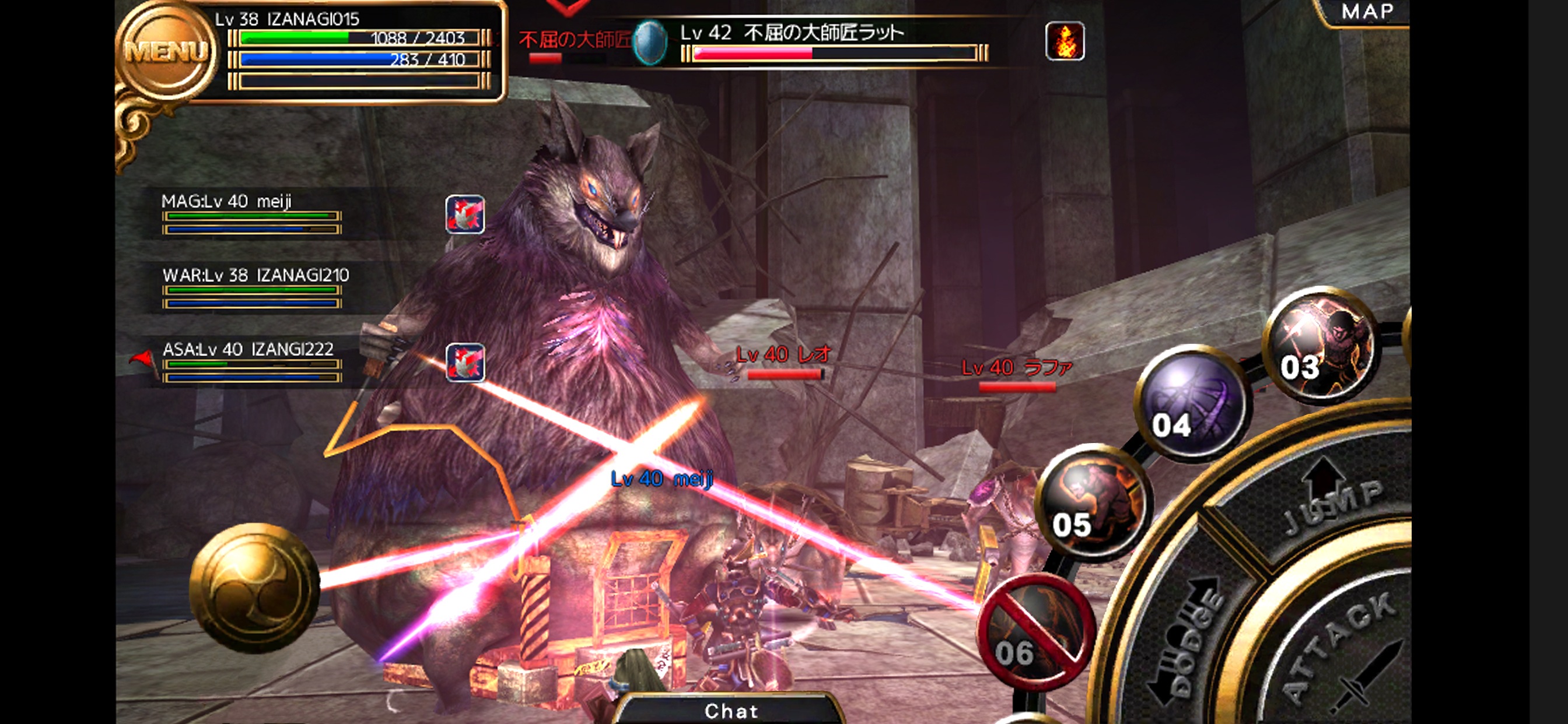Image resolution: width=1568 pixels, height=724 pixels.
Task: Select party member MAG meiji
Action: coord(251,214)
